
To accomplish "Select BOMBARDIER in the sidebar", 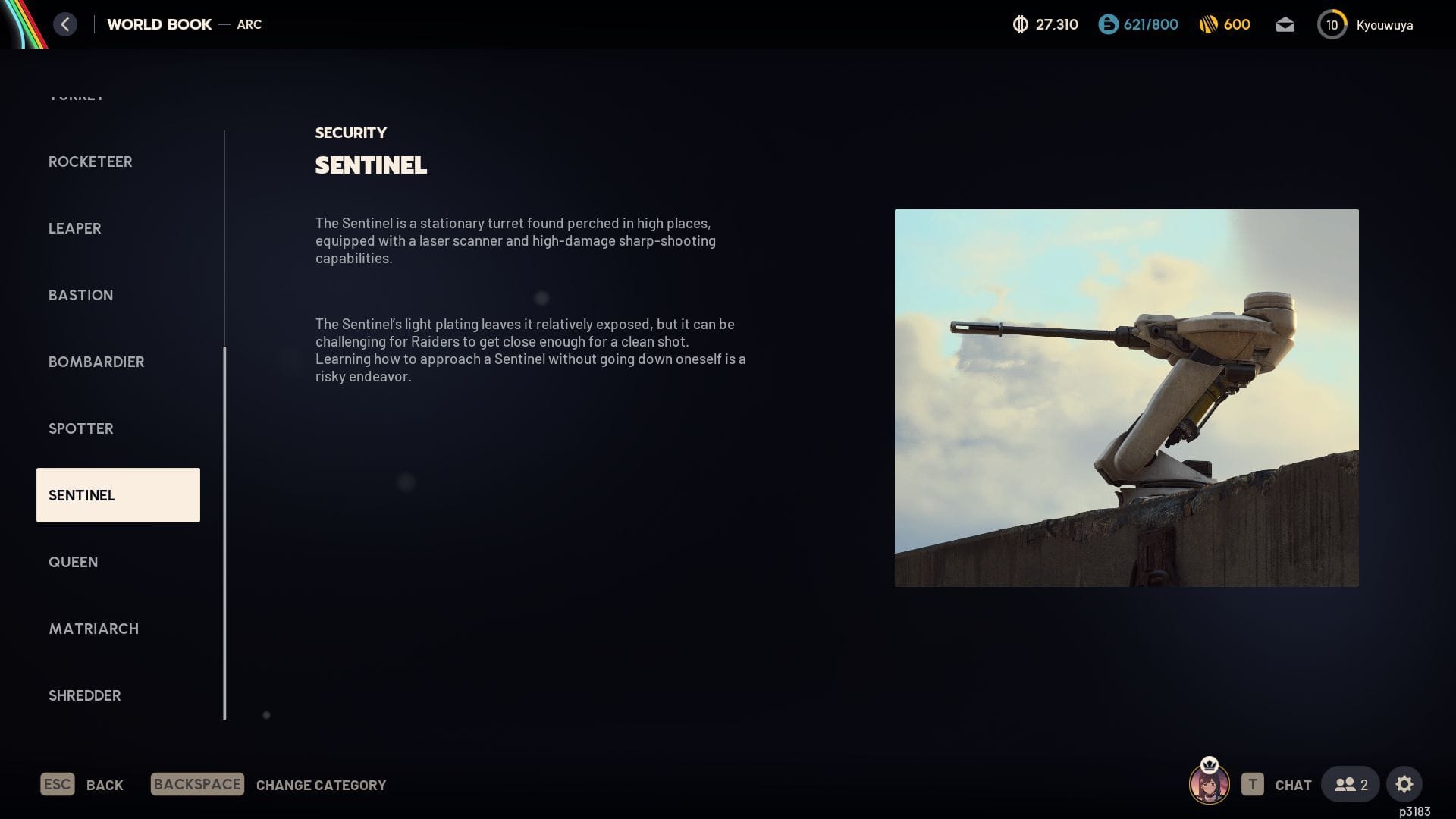I will [x=96, y=362].
